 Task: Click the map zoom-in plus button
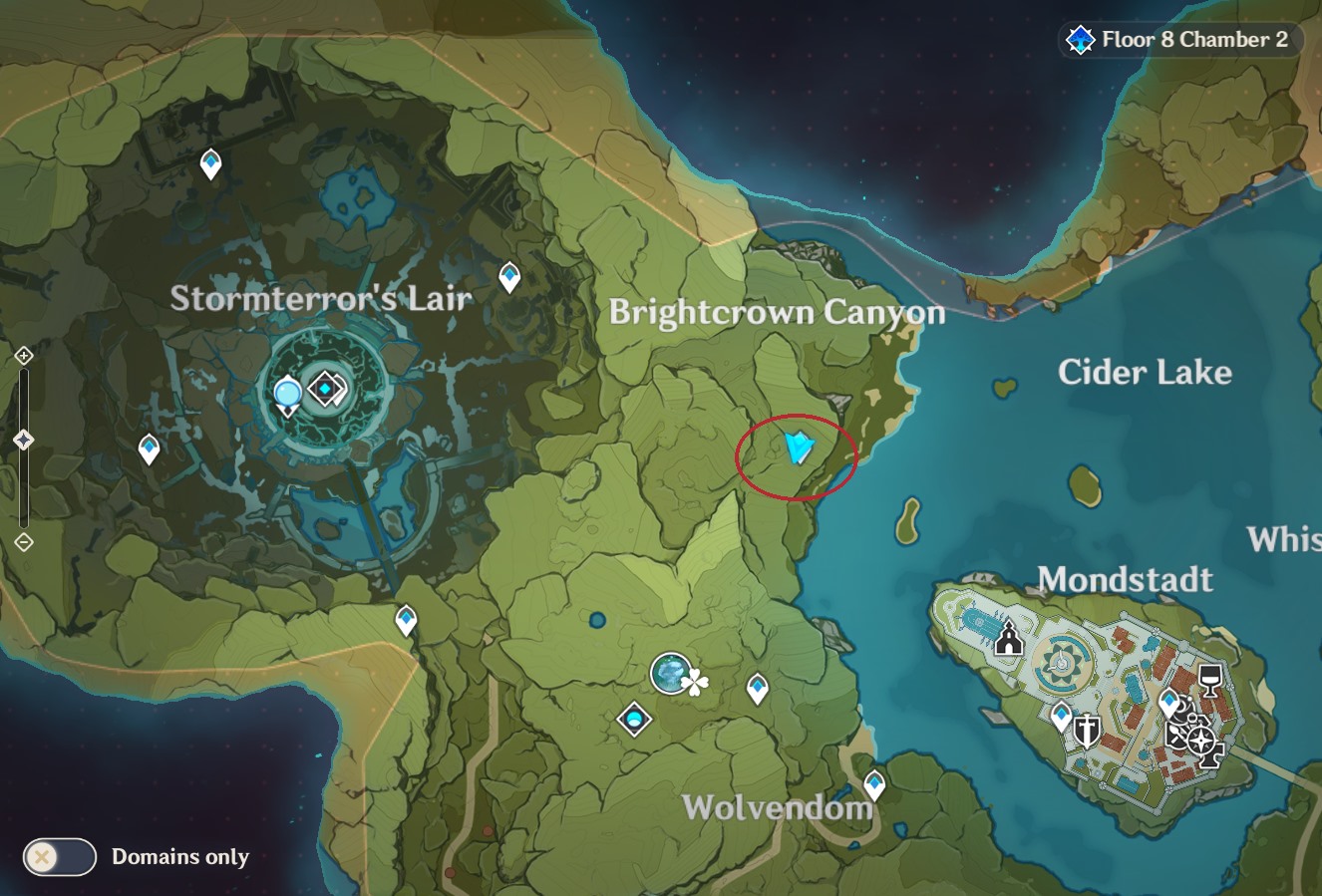click(x=24, y=356)
